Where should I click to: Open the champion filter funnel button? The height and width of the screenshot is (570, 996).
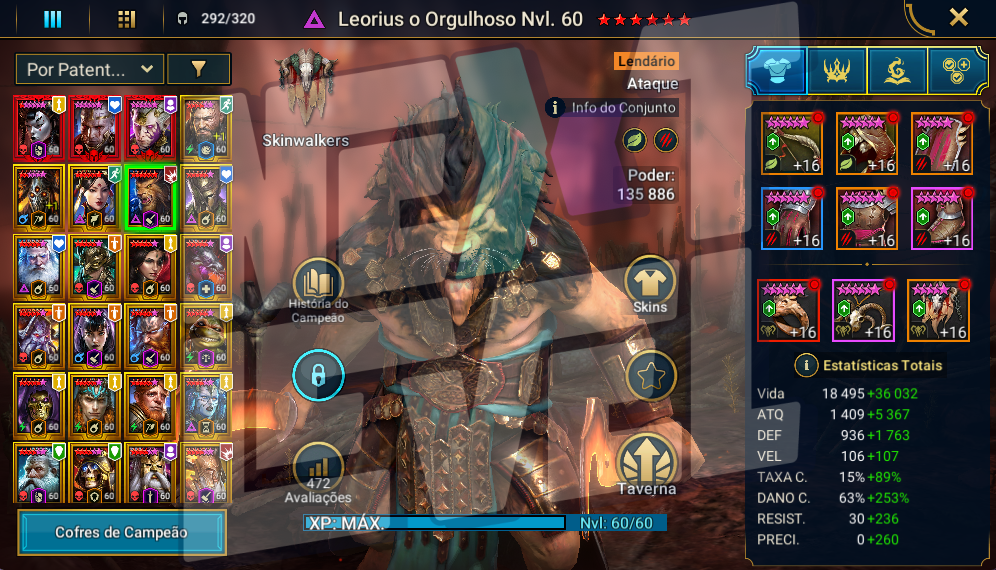click(198, 69)
